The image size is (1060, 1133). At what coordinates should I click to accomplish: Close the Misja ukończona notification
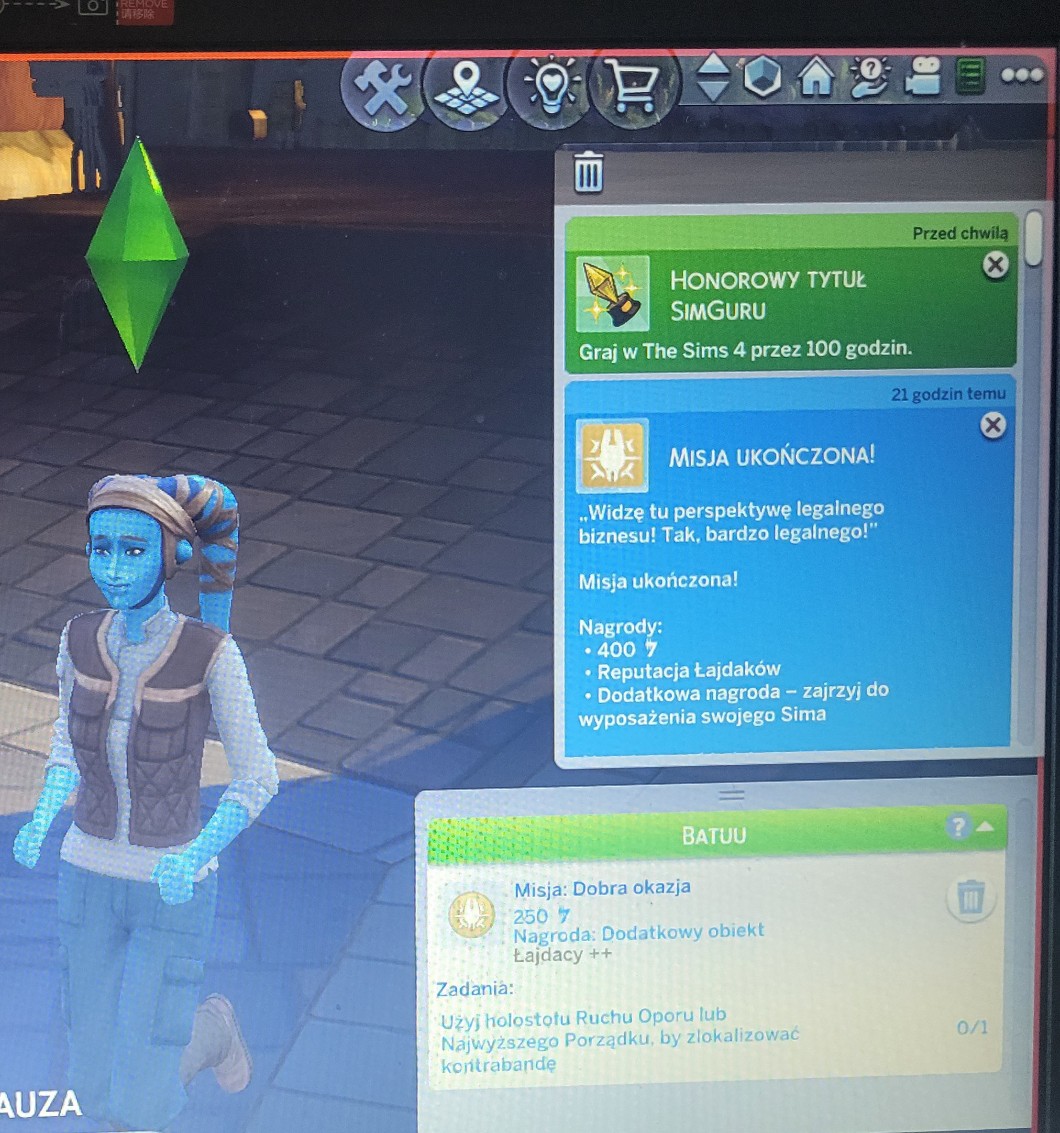[992, 426]
